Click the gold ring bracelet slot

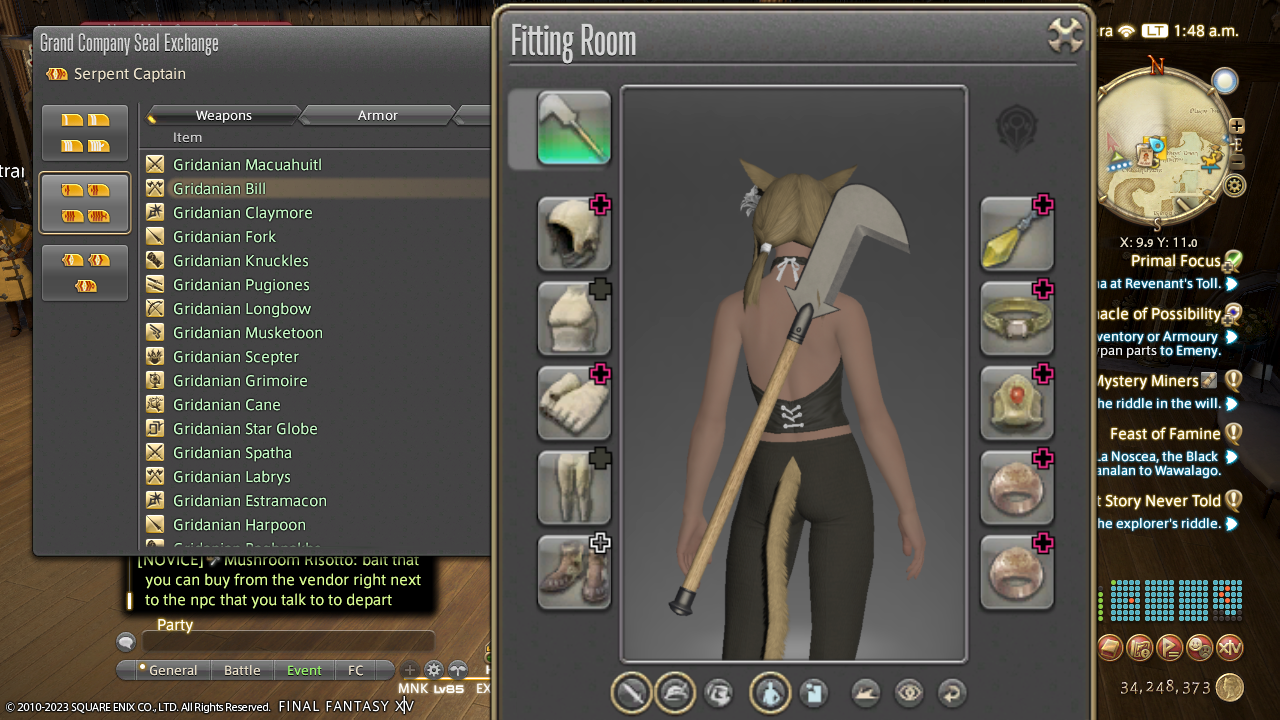(1017, 319)
